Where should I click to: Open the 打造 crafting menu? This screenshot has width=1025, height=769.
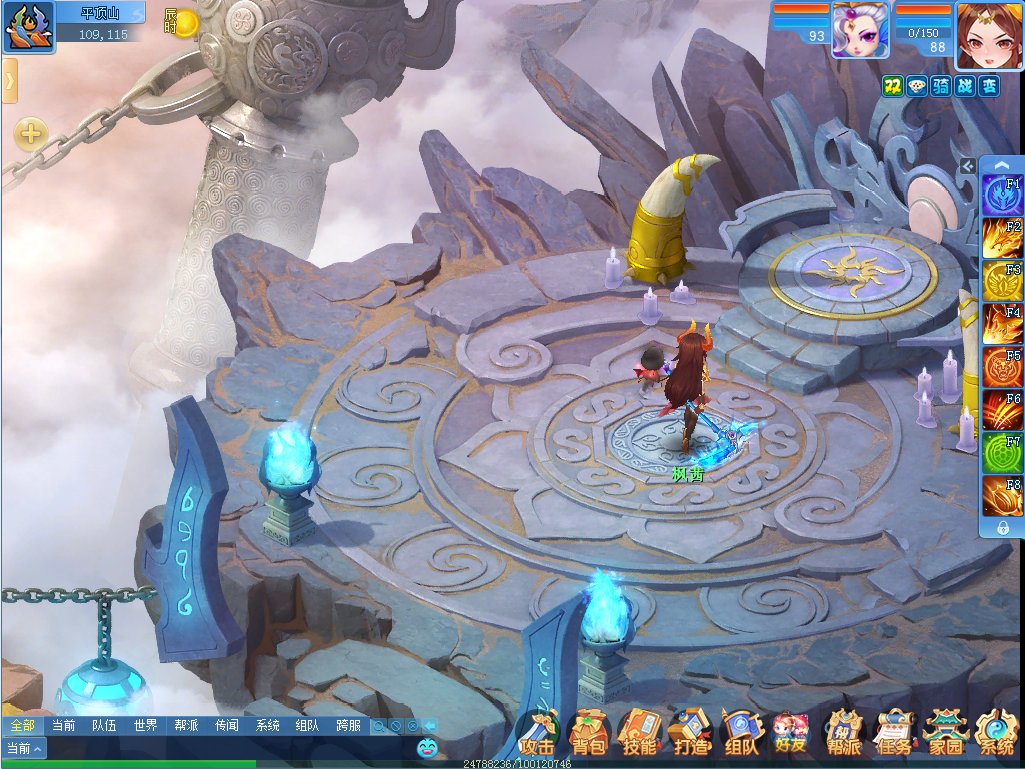[x=690, y=734]
